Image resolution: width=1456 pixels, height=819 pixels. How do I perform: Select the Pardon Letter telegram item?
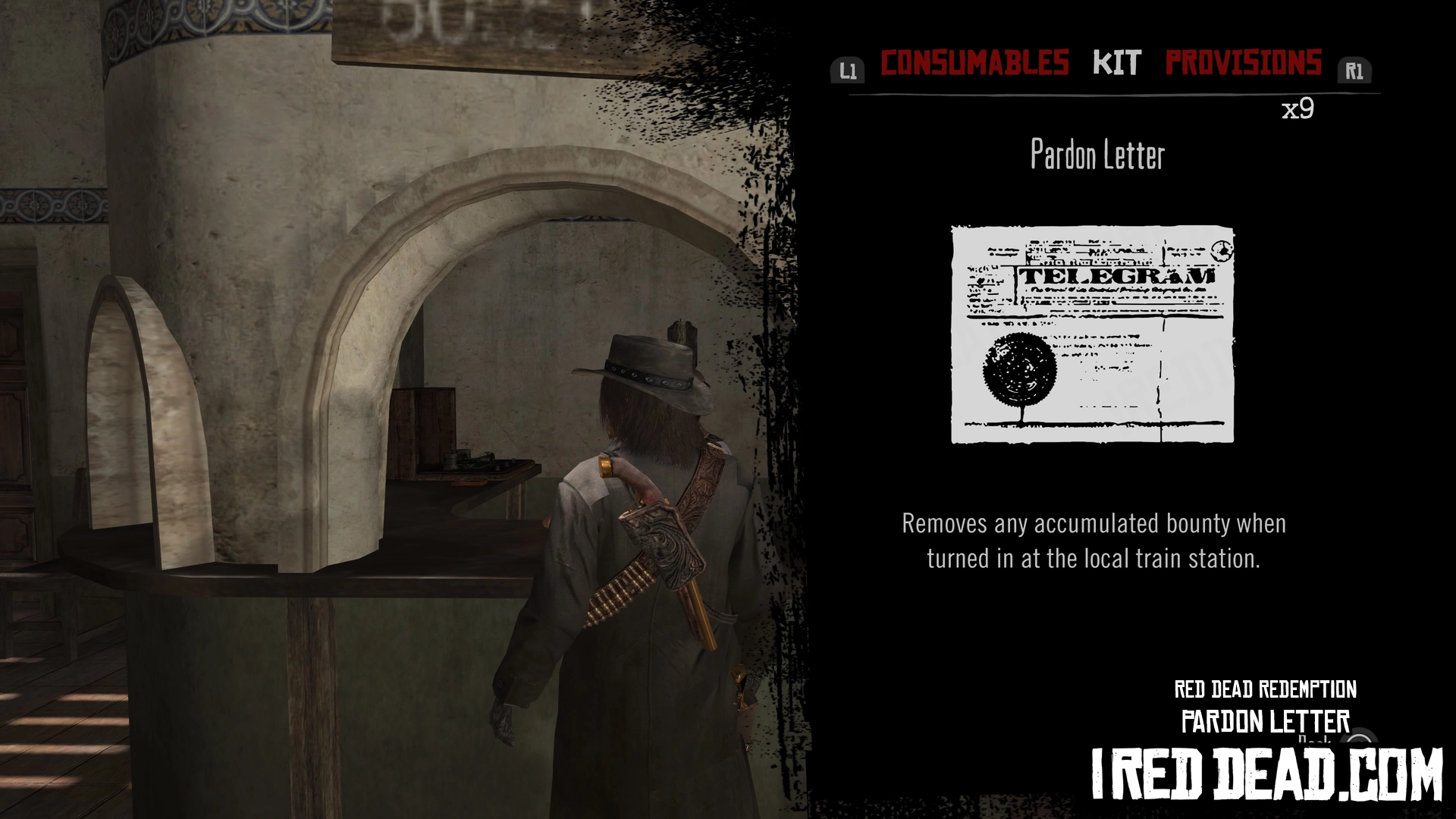pos(1092,334)
